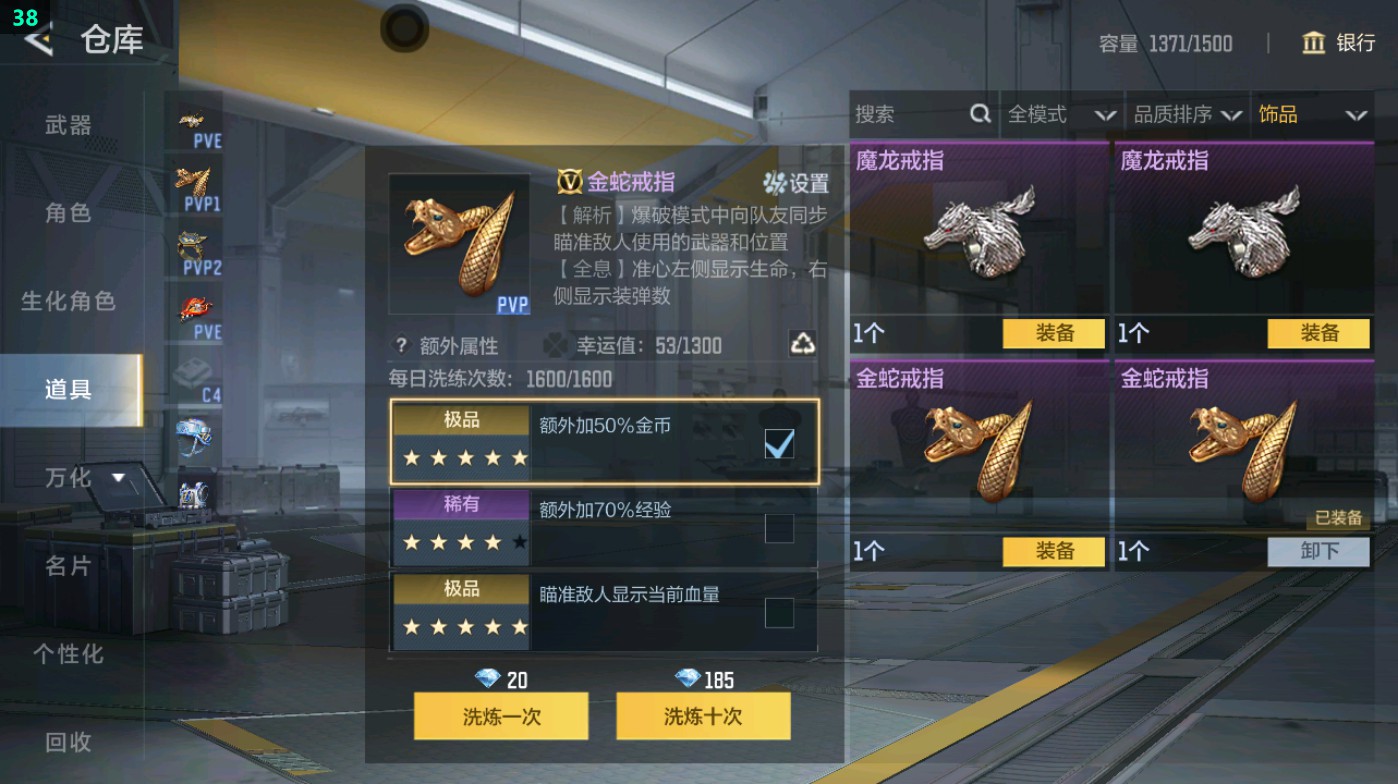Click the magnifier search icon
This screenshot has width=1398, height=784.
[x=979, y=115]
